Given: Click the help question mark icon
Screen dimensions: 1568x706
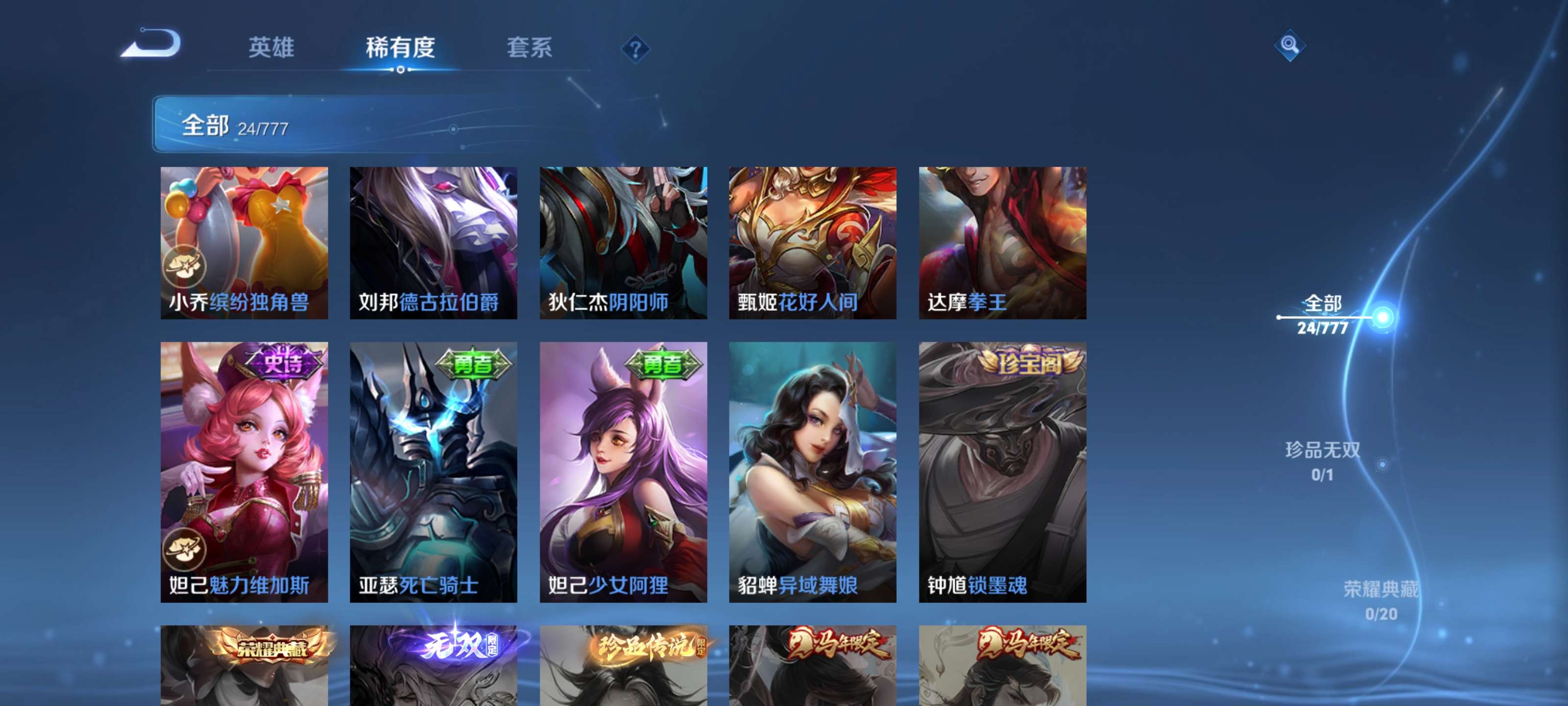Looking at the screenshot, I should 635,50.
